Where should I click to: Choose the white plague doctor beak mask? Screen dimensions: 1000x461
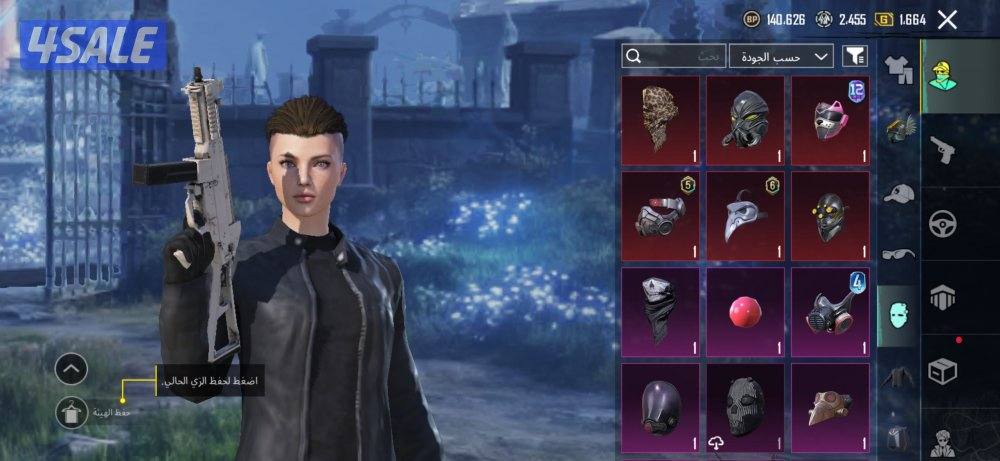(x=745, y=215)
